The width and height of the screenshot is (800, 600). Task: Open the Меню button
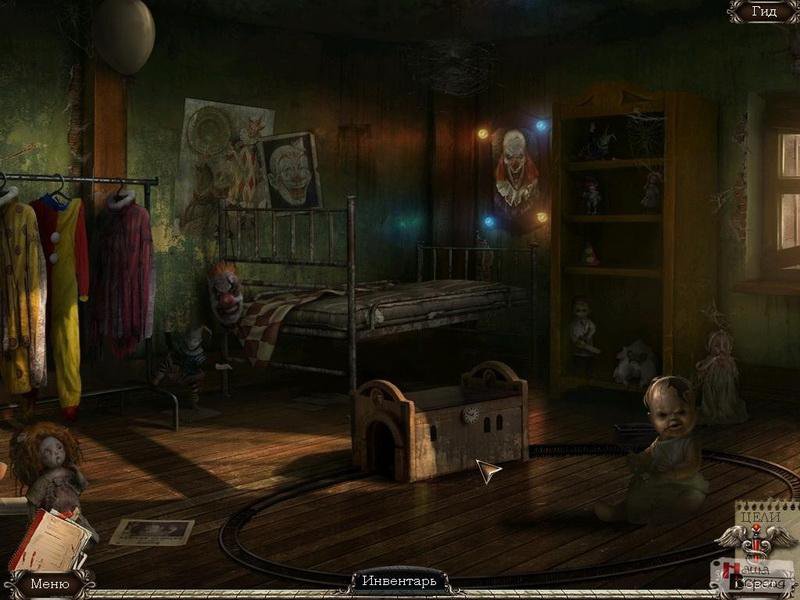(49, 583)
